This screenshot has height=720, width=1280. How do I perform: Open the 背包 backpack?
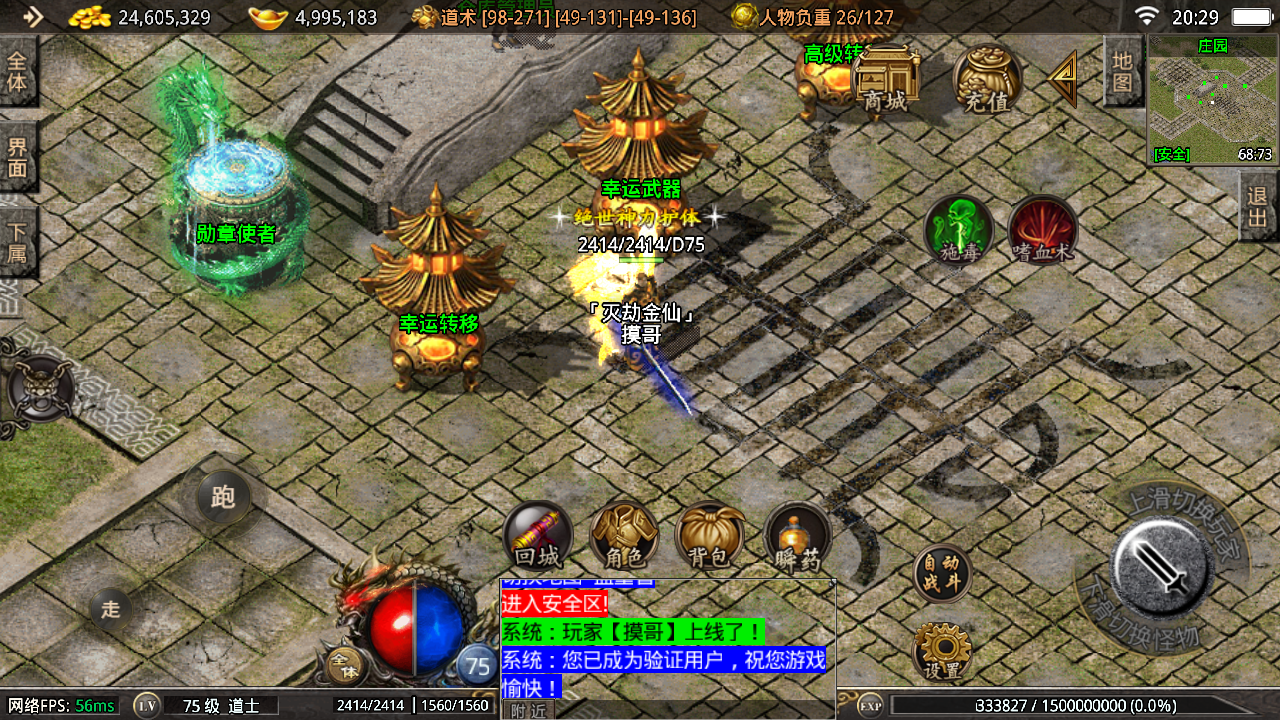[x=709, y=535]
